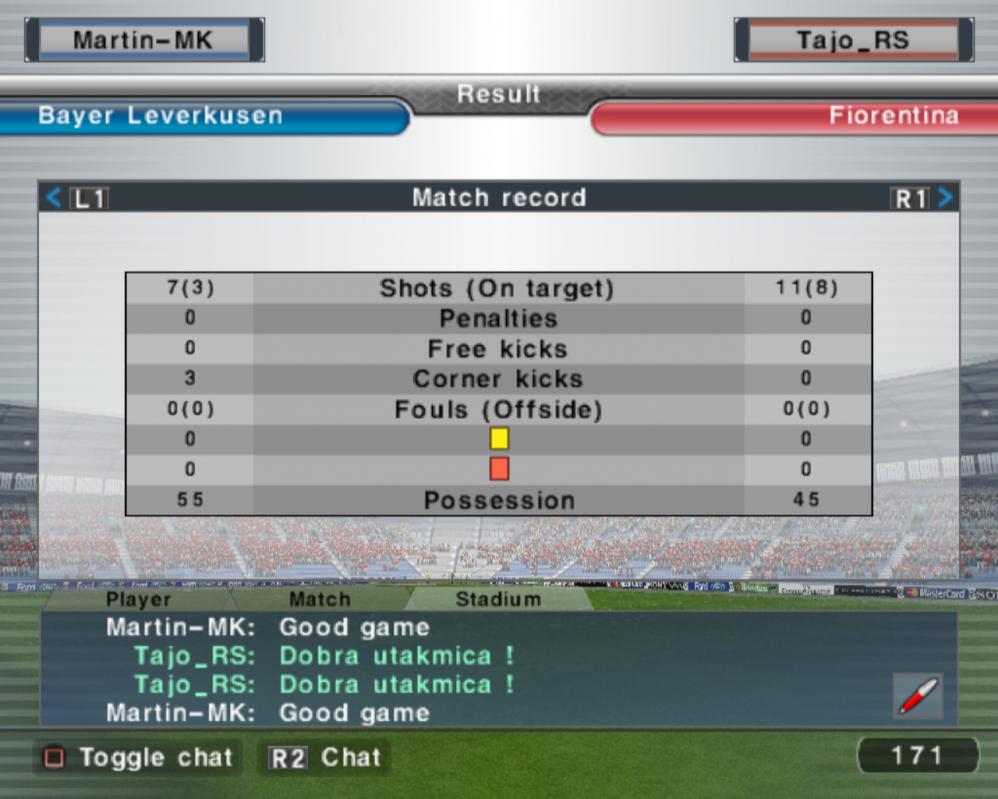Image resolution: width=998 pixels, height=799 pixels.
Task: Switch to the Player chat tab
Action: coord(139,600)
